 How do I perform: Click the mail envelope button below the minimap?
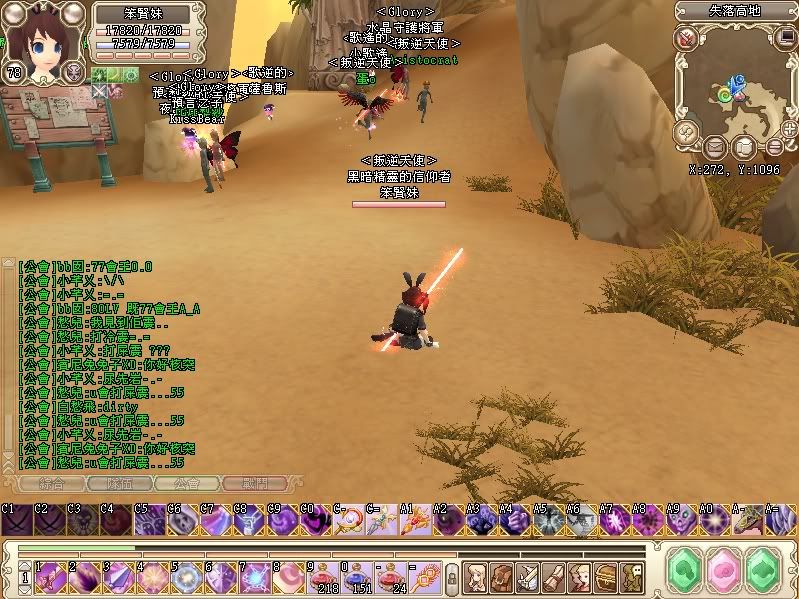(x=716, y=147)
